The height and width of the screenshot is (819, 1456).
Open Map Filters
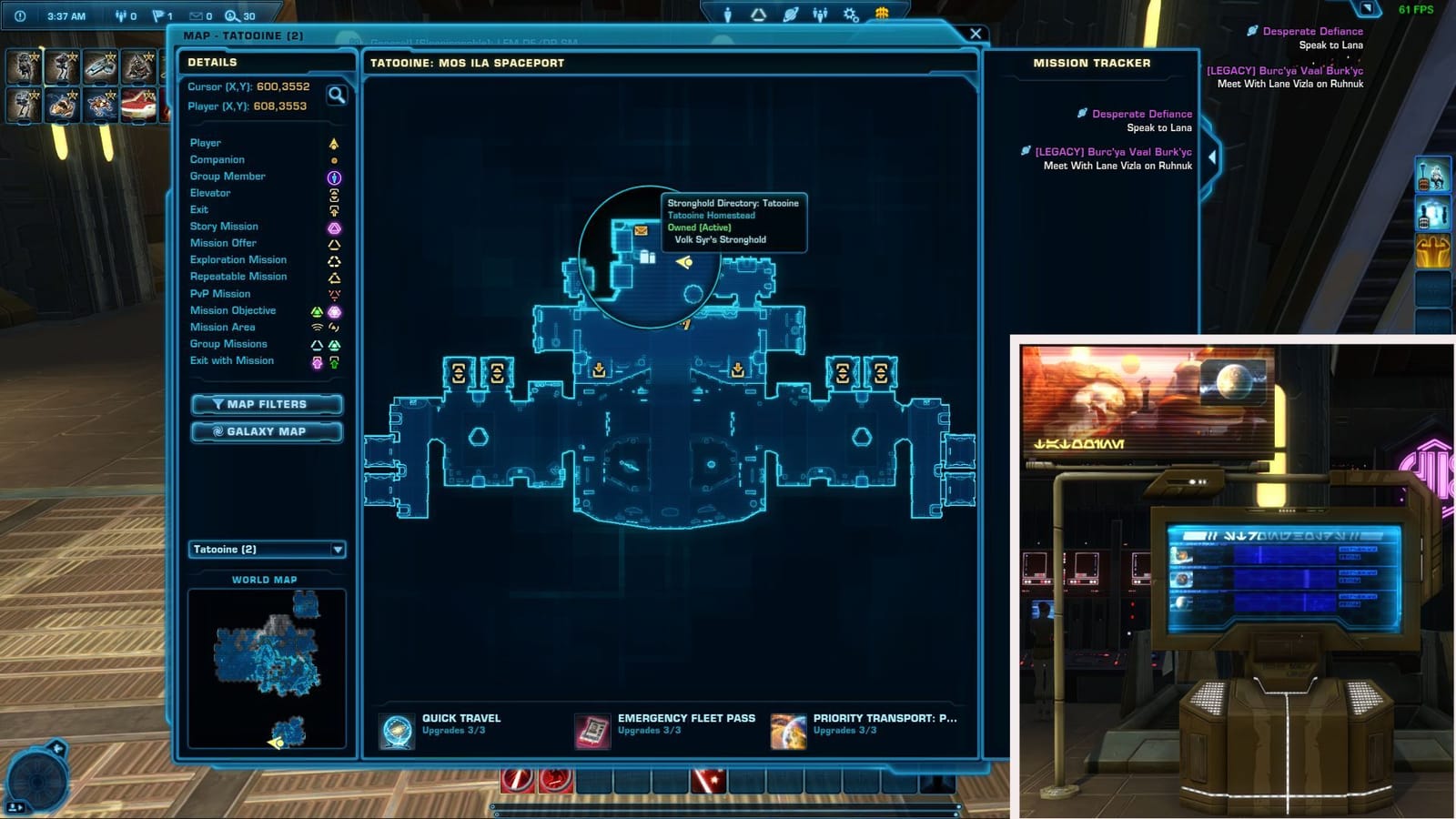(266, 404)
